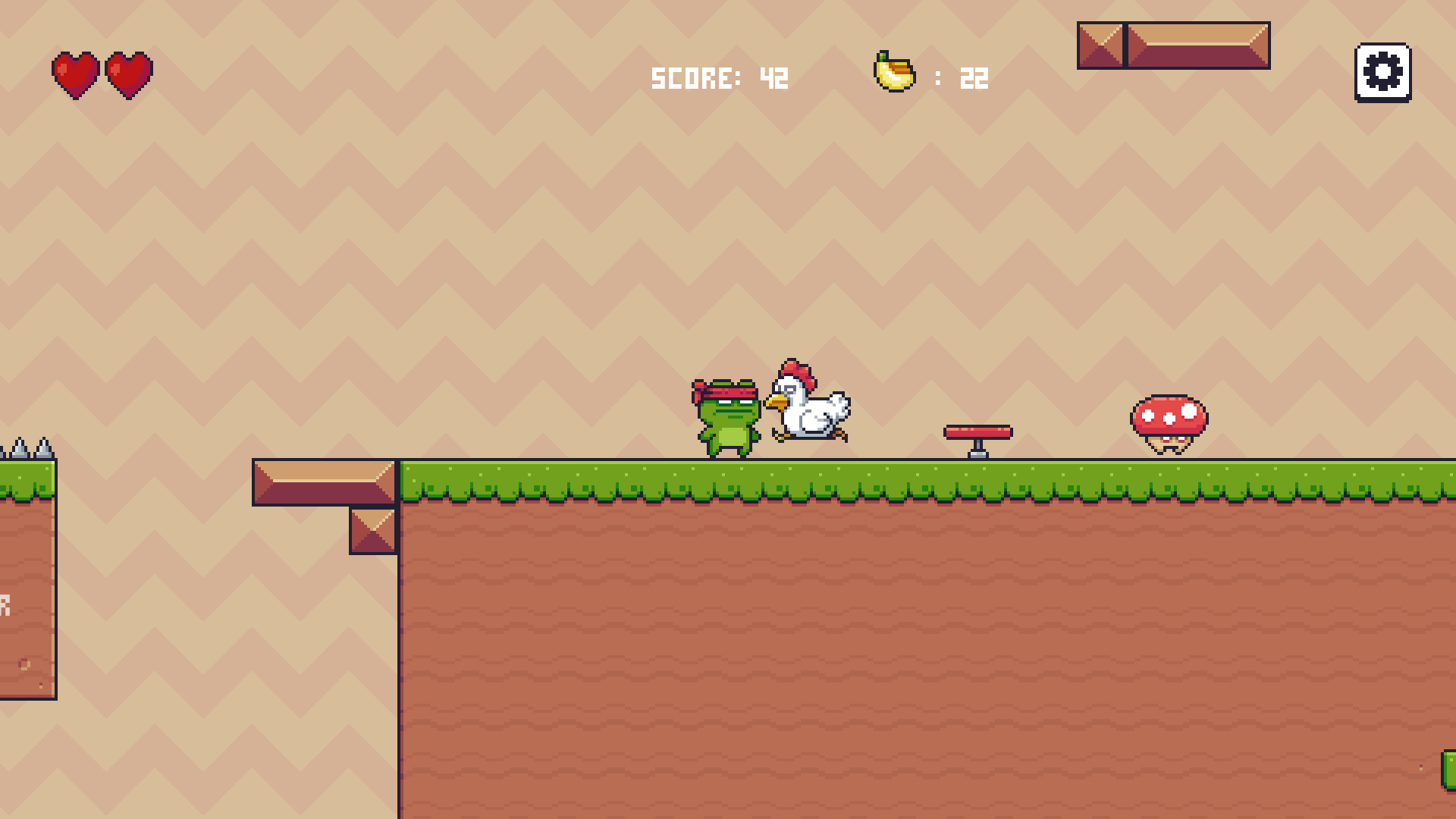
Task: Click the small wooden crate below the ledge
Action: 372,531
